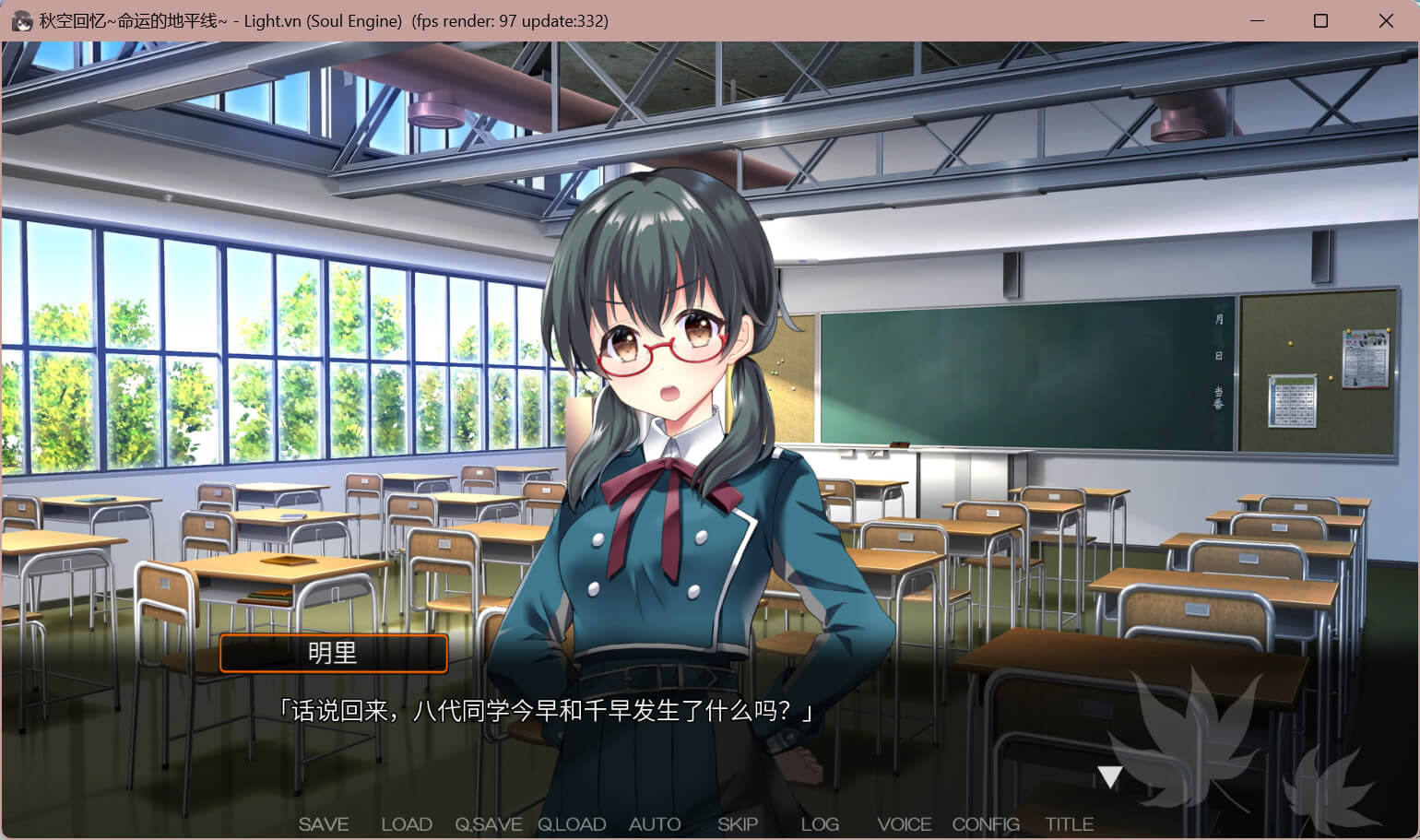Click the white arrow to advance dialogue
The height and width of the screenshot is (840, 1420).
point(1109,777)
